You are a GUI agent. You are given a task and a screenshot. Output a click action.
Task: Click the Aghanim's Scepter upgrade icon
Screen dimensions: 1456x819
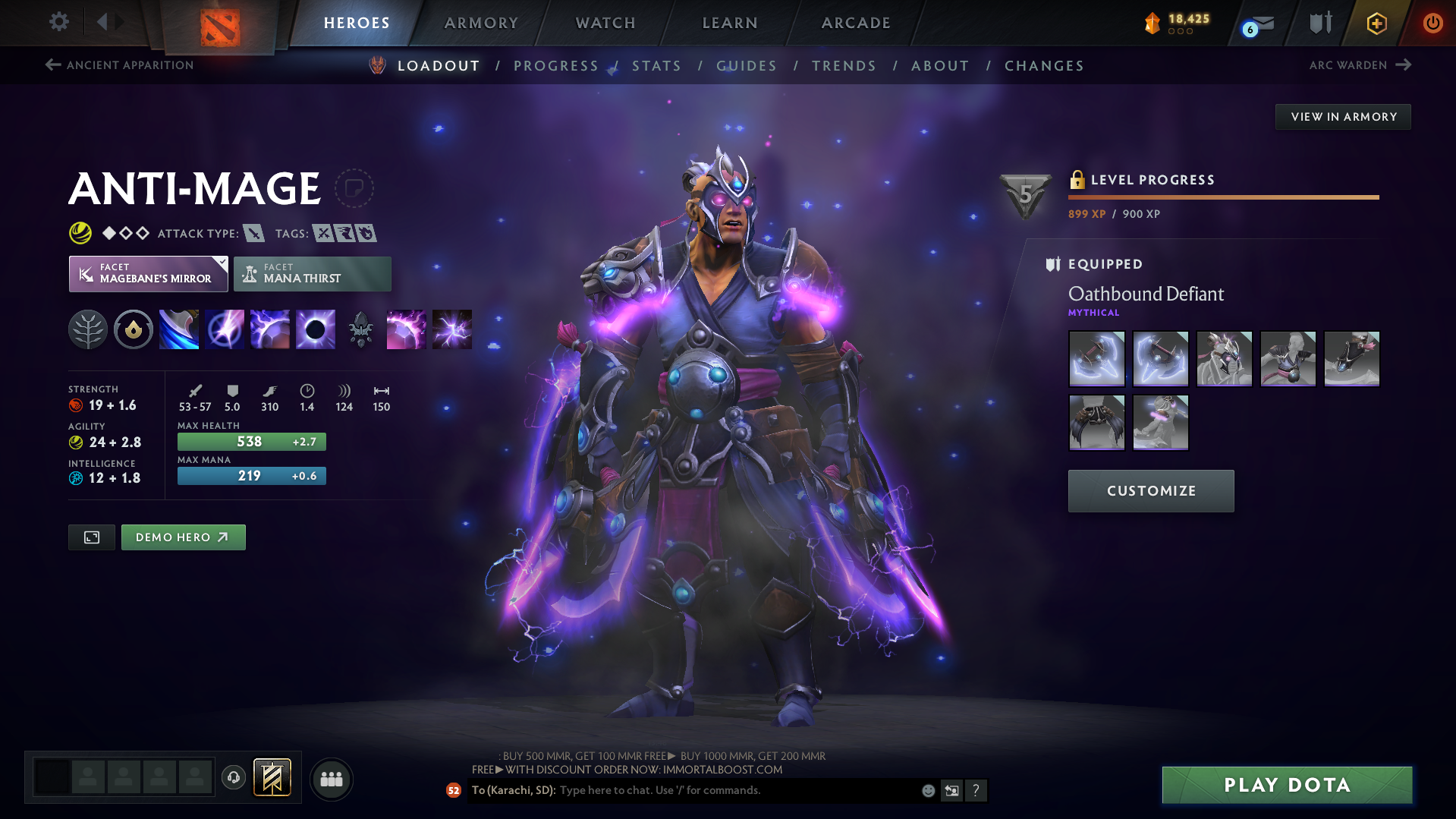click(360, 329)
